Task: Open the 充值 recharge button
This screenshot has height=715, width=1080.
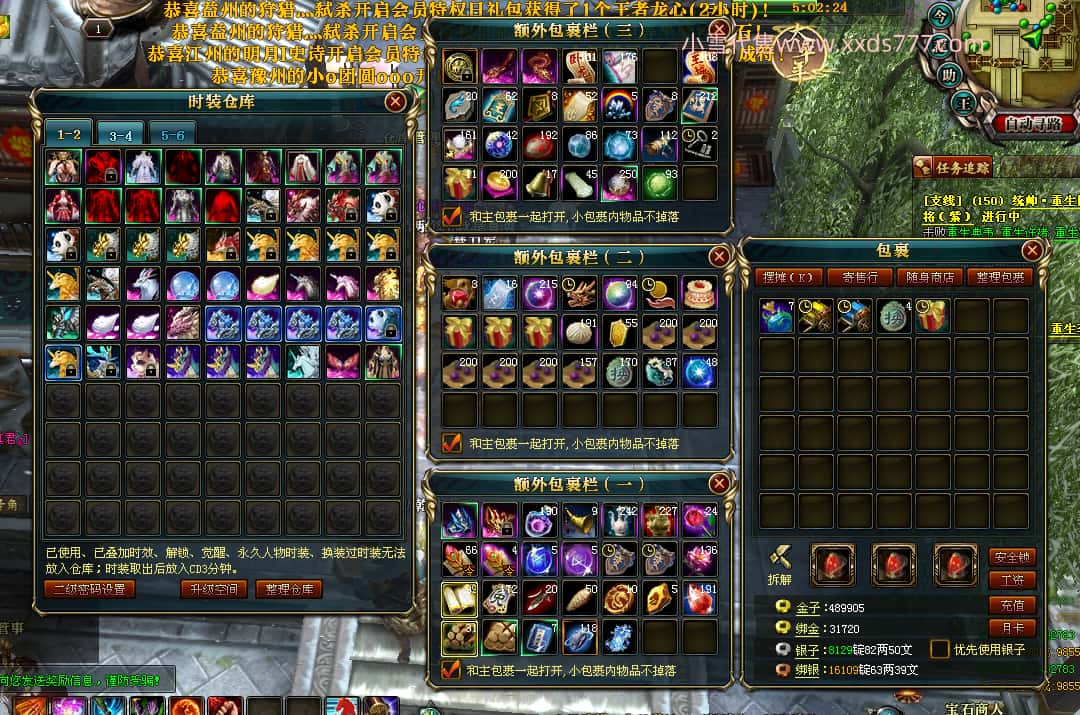Action: (x=1011, y=605)
